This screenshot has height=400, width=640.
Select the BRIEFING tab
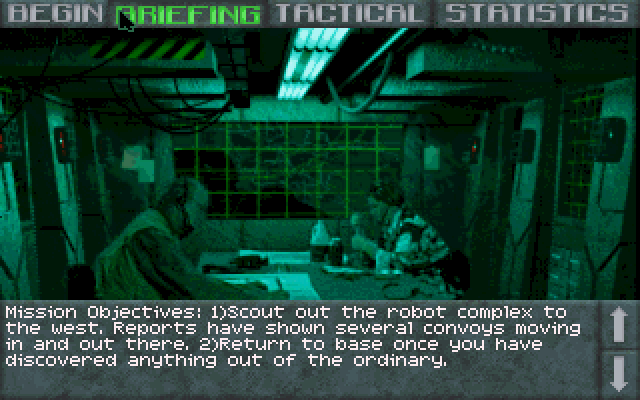190,13
